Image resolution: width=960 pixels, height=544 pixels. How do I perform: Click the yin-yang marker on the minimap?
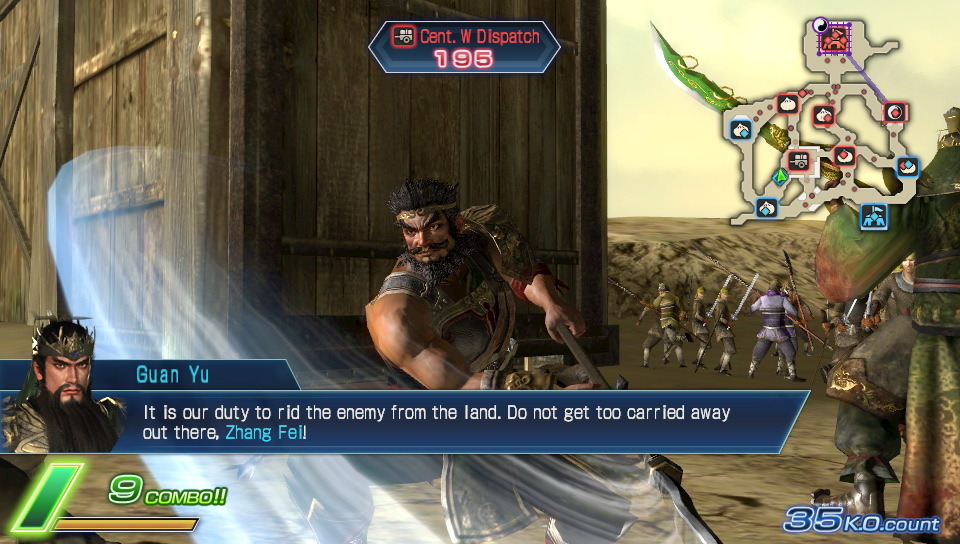[820, 26]
